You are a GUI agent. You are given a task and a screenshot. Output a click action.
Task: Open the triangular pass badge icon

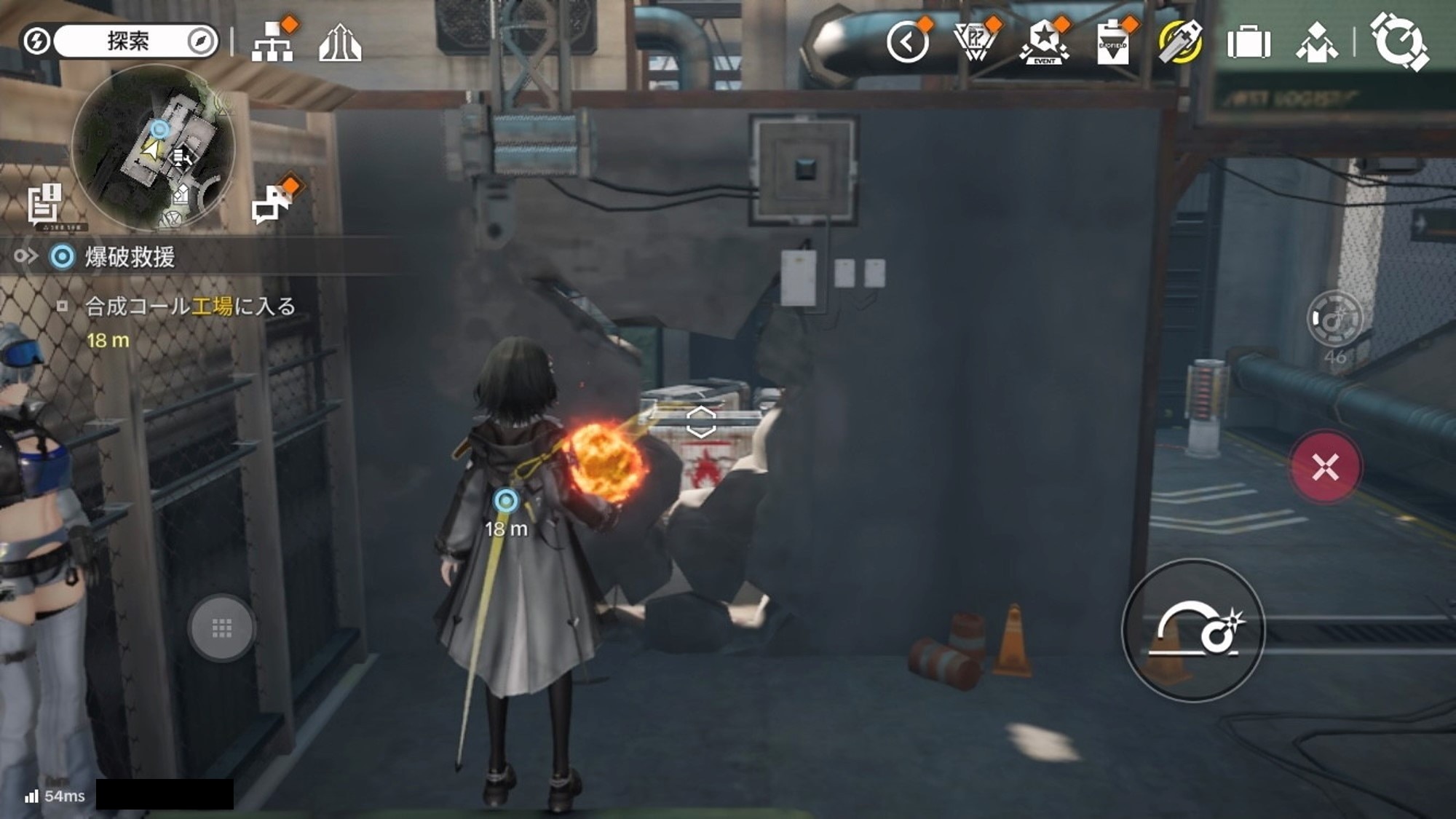coord(976,42)
